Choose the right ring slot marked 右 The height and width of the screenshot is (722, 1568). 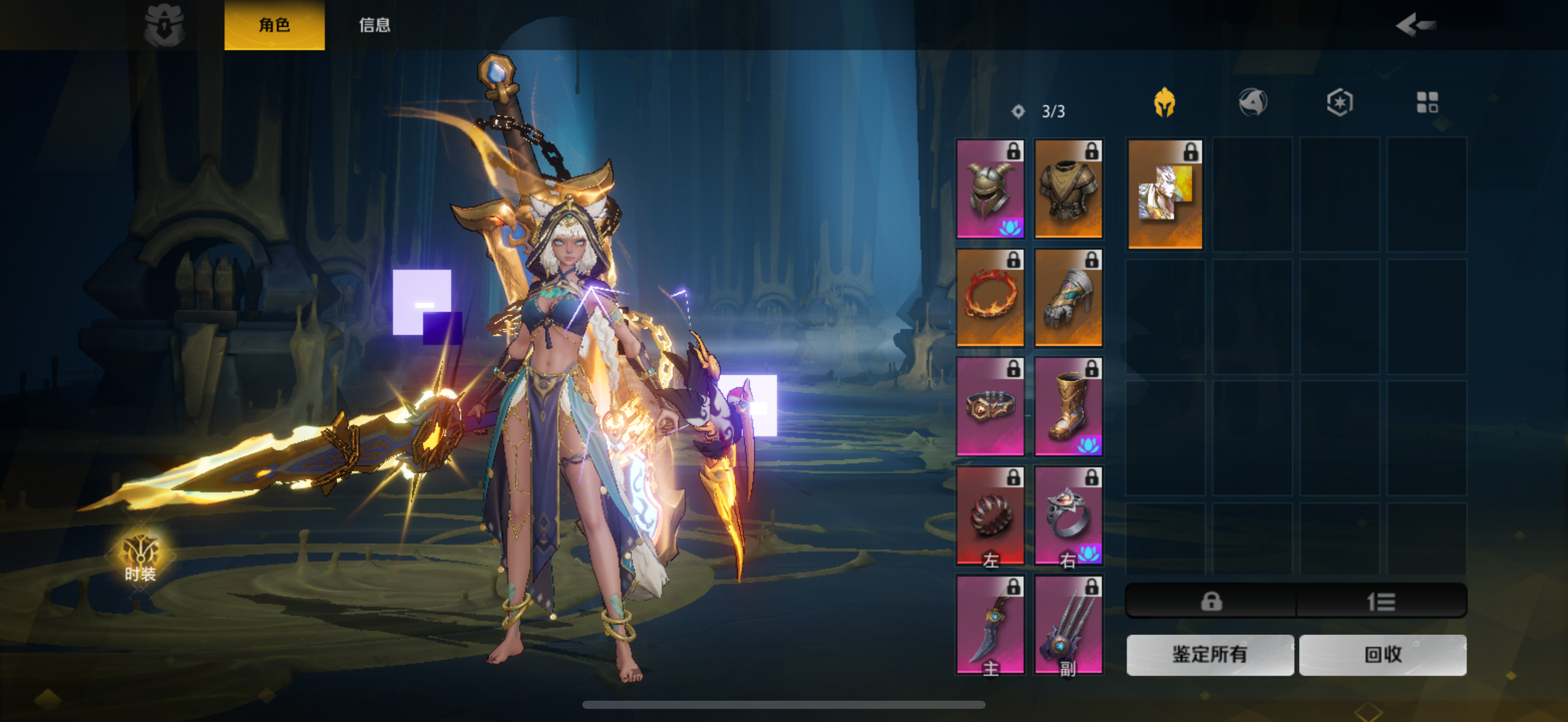point(1068,516)
